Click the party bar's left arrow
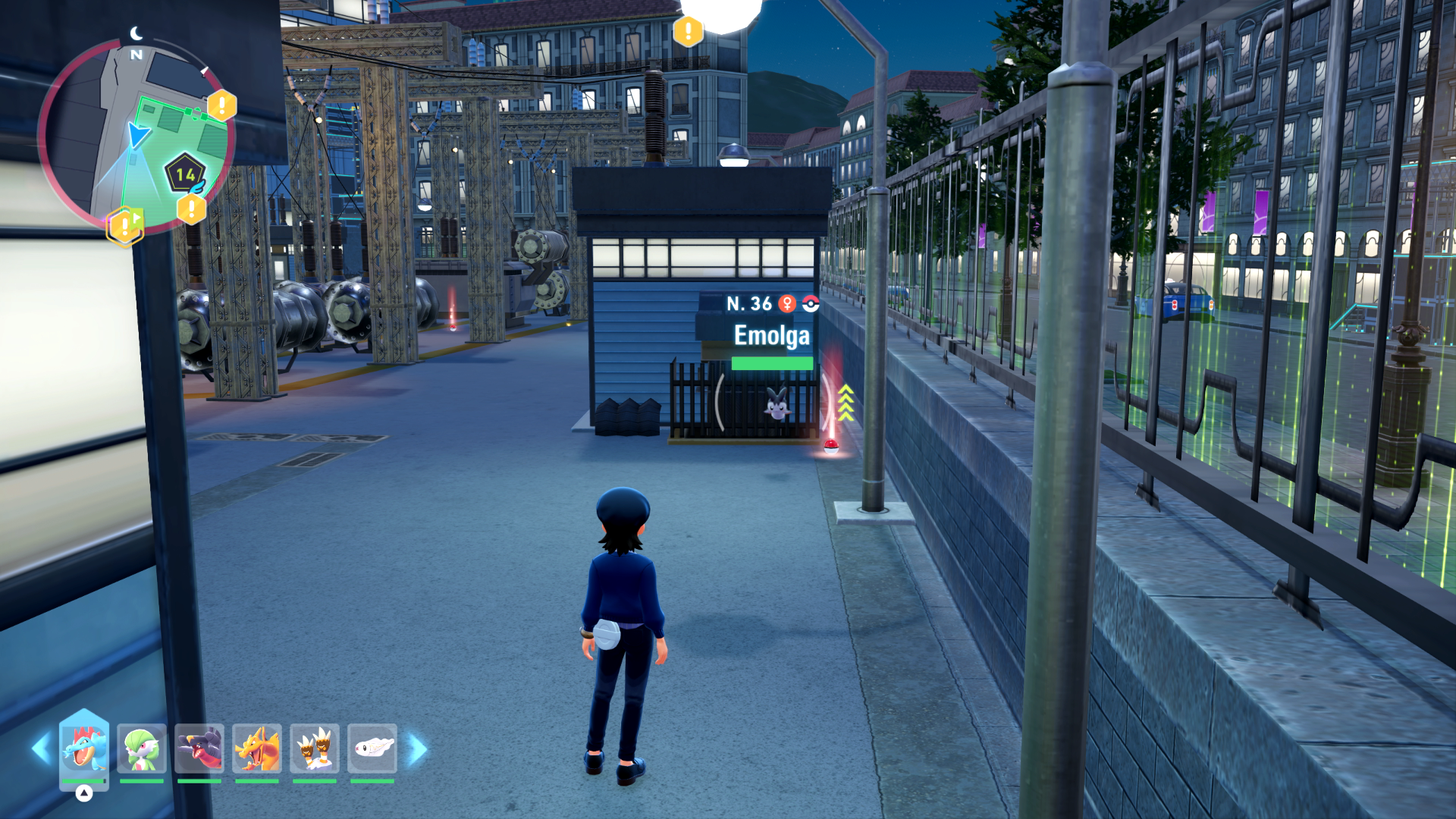The image size is (1456, 819). [x=40, y=749]
